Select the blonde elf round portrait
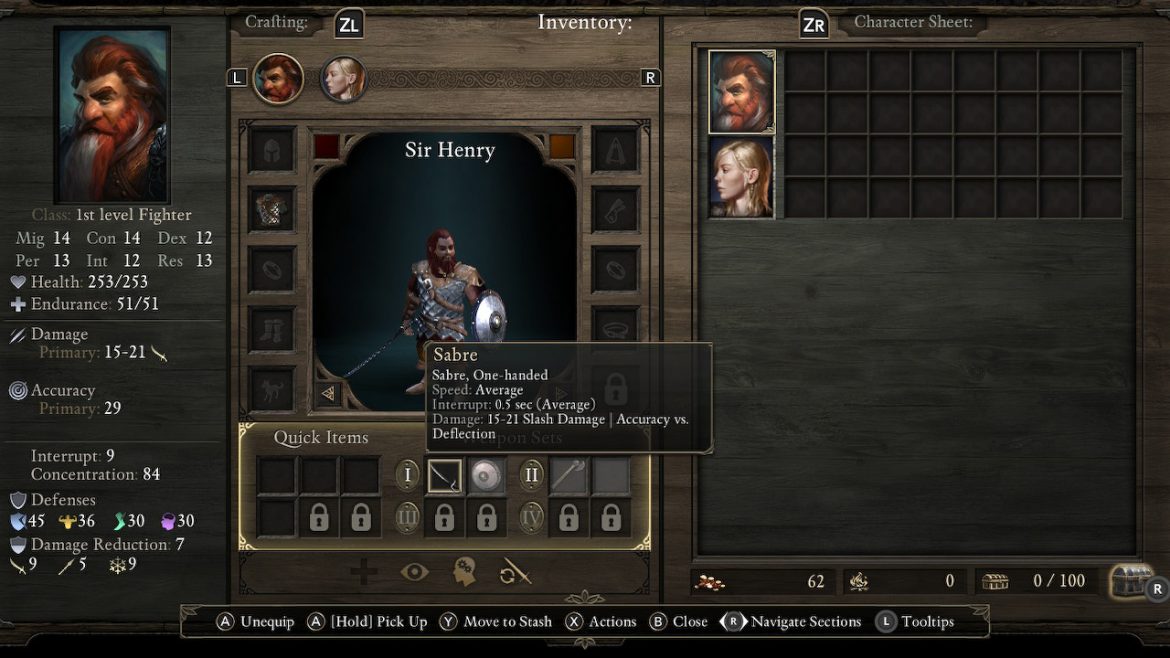 pyautogui.click(x=343, y=79)
